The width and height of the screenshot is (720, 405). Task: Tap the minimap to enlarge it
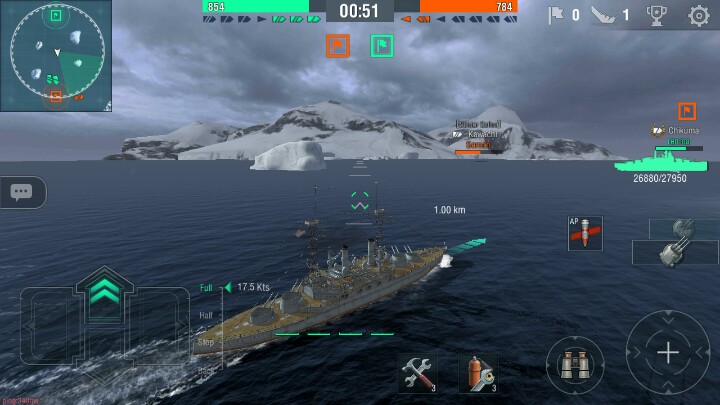[x=56, y=55]
